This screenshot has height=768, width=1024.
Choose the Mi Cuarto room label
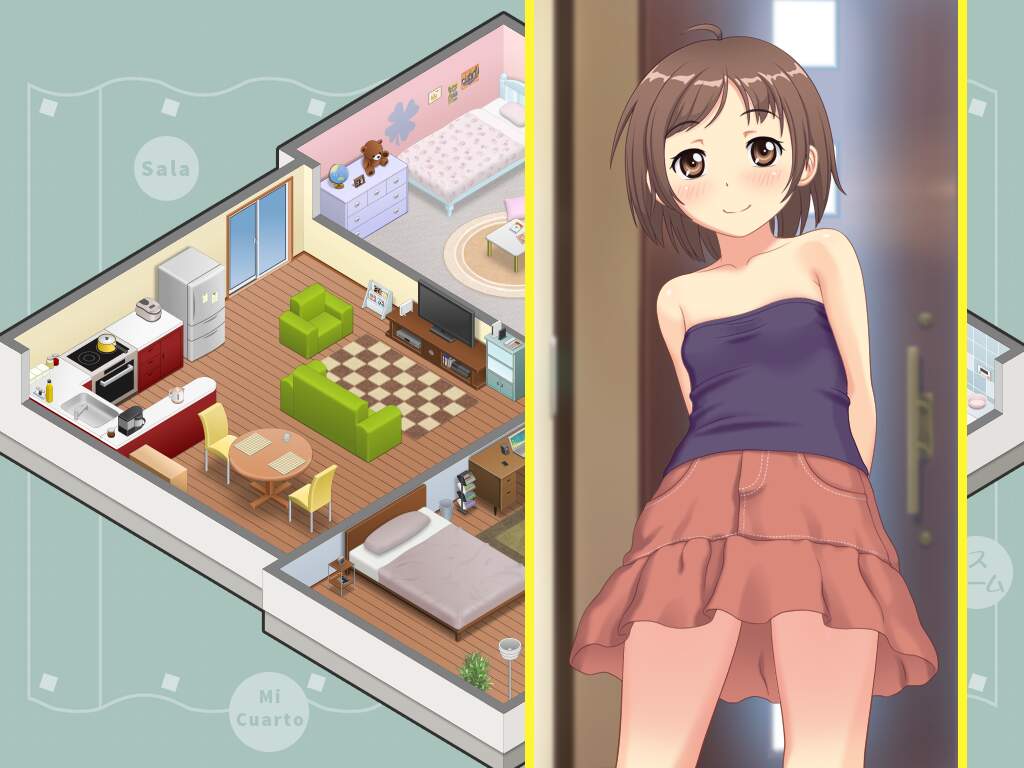(270, 707)
